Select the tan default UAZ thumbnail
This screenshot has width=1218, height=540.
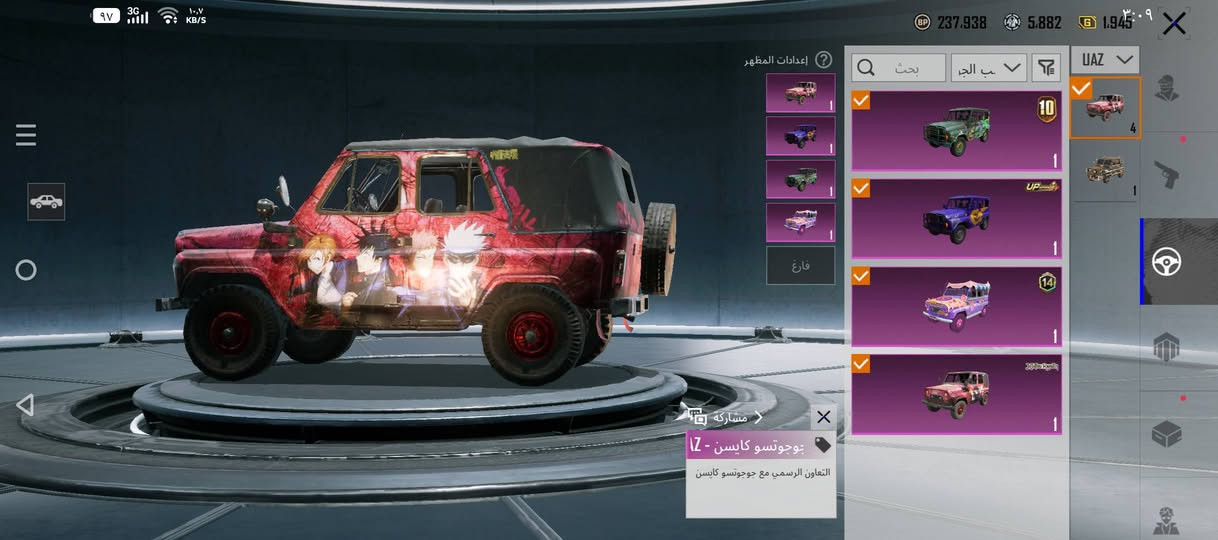click(x=1105, y=171)
